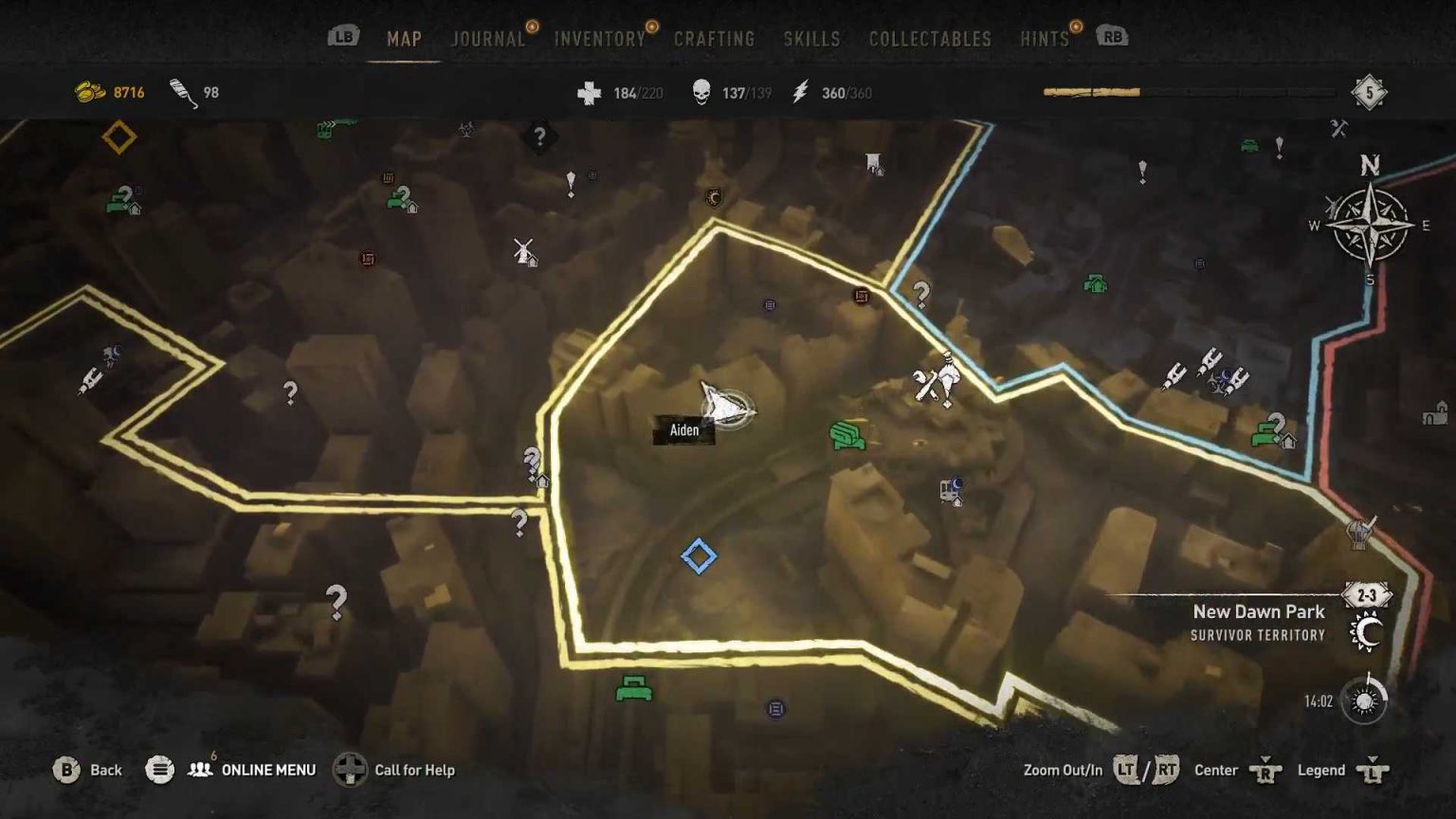Viewport: 1456px width, 819px height.
Task: Switch to the COLLECTABLES tab
Action: [x=928, y=39]
